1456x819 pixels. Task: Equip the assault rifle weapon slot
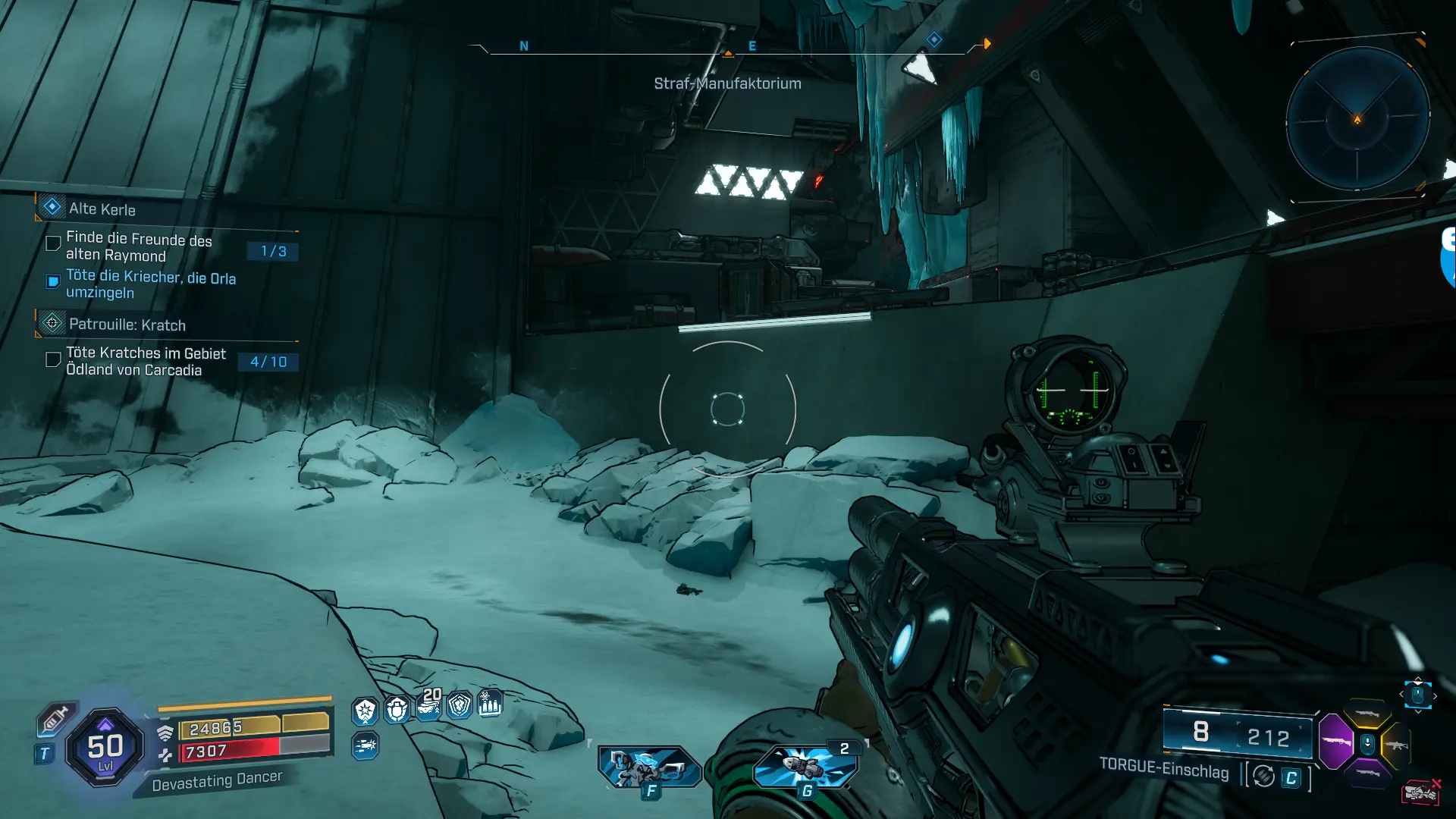click(x=1396, y=745)
